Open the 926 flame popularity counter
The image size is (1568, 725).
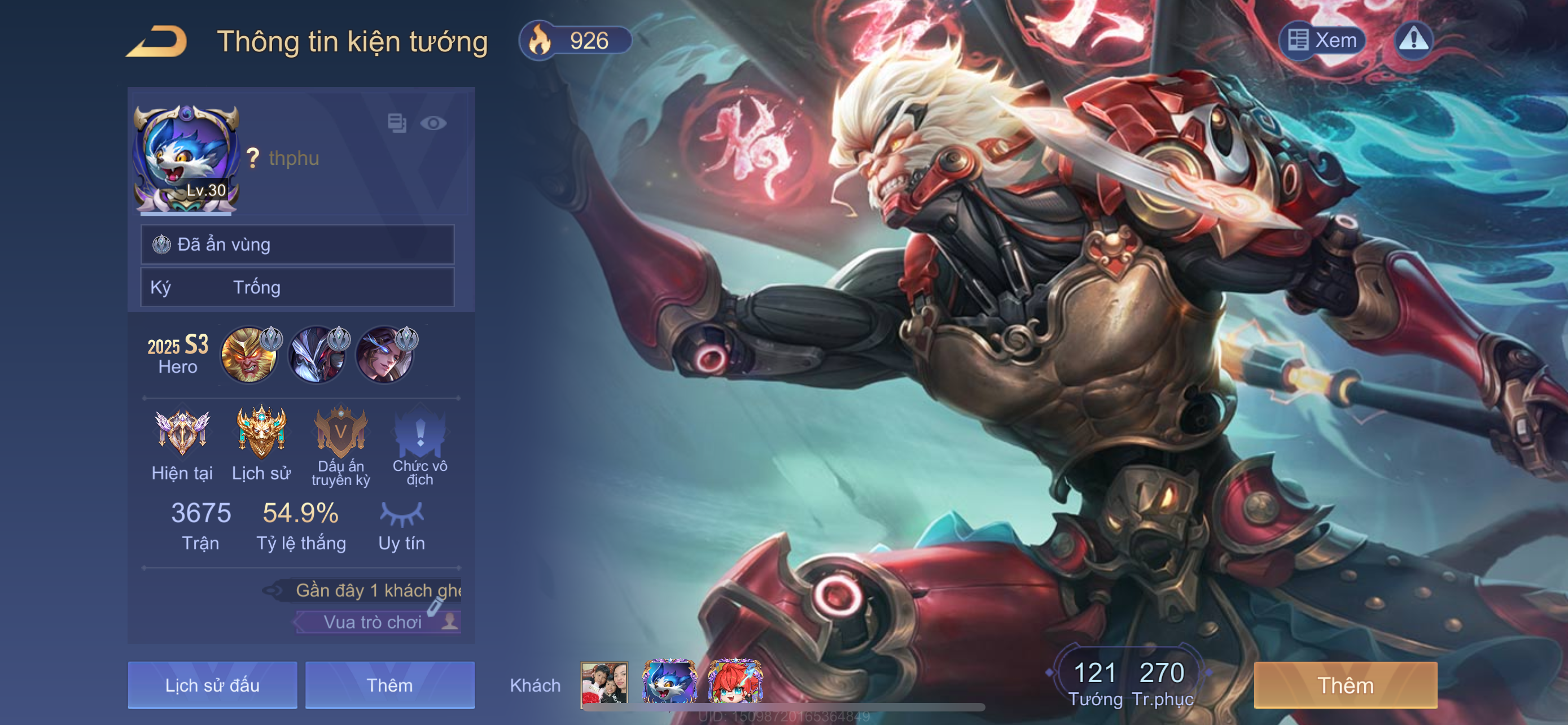click(575, 41)
